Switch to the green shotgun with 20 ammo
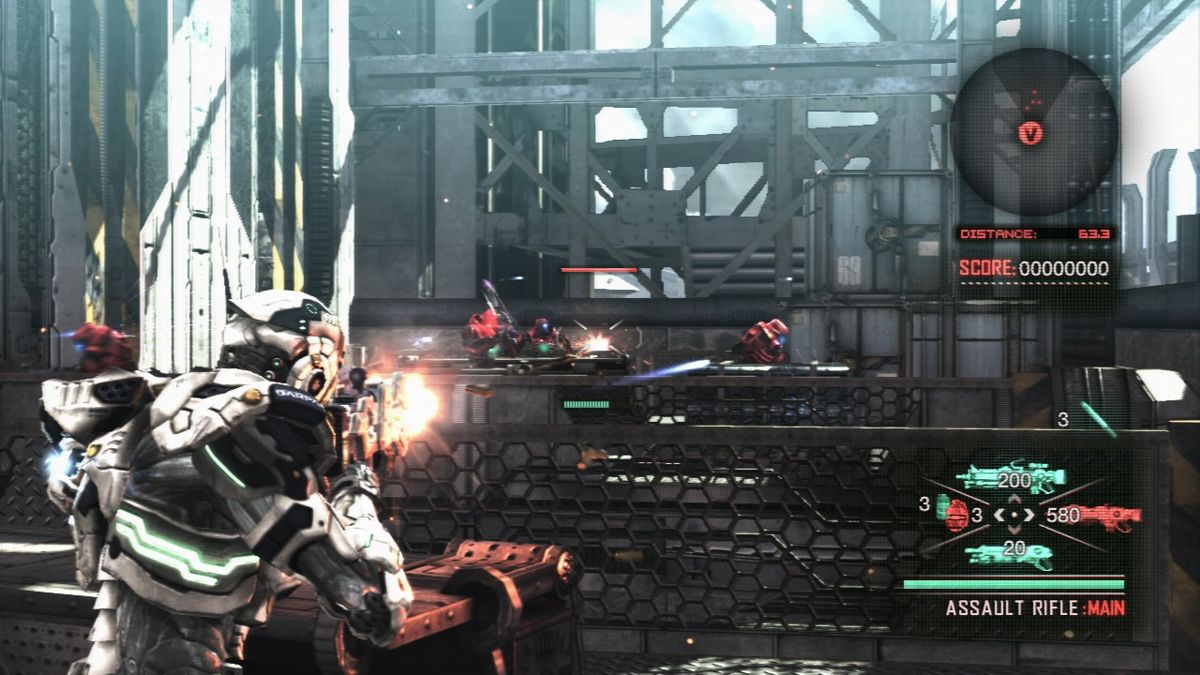 pyautogui.click(x=1010, y=553)
